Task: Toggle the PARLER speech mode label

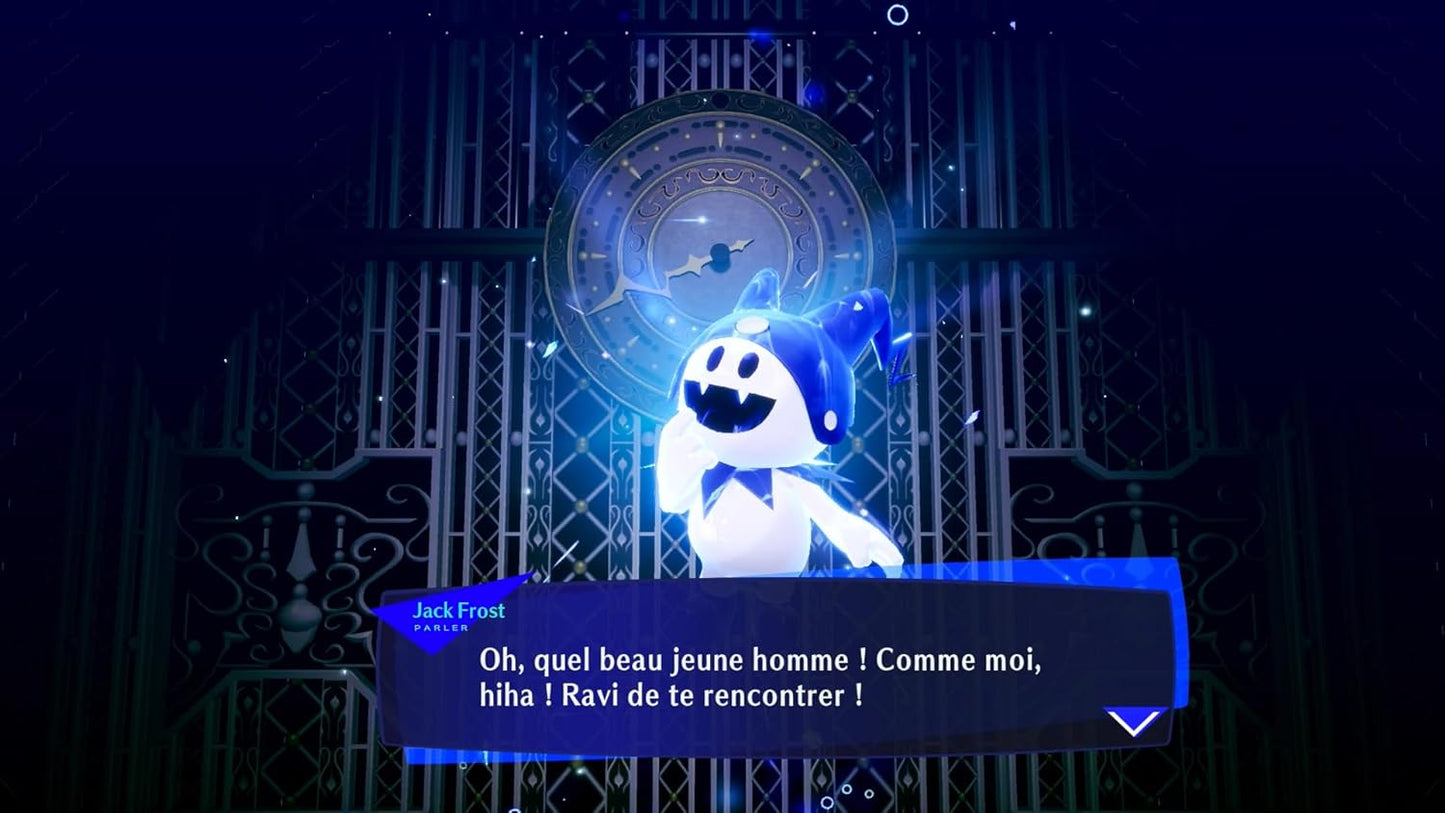Action: (441, 628)
